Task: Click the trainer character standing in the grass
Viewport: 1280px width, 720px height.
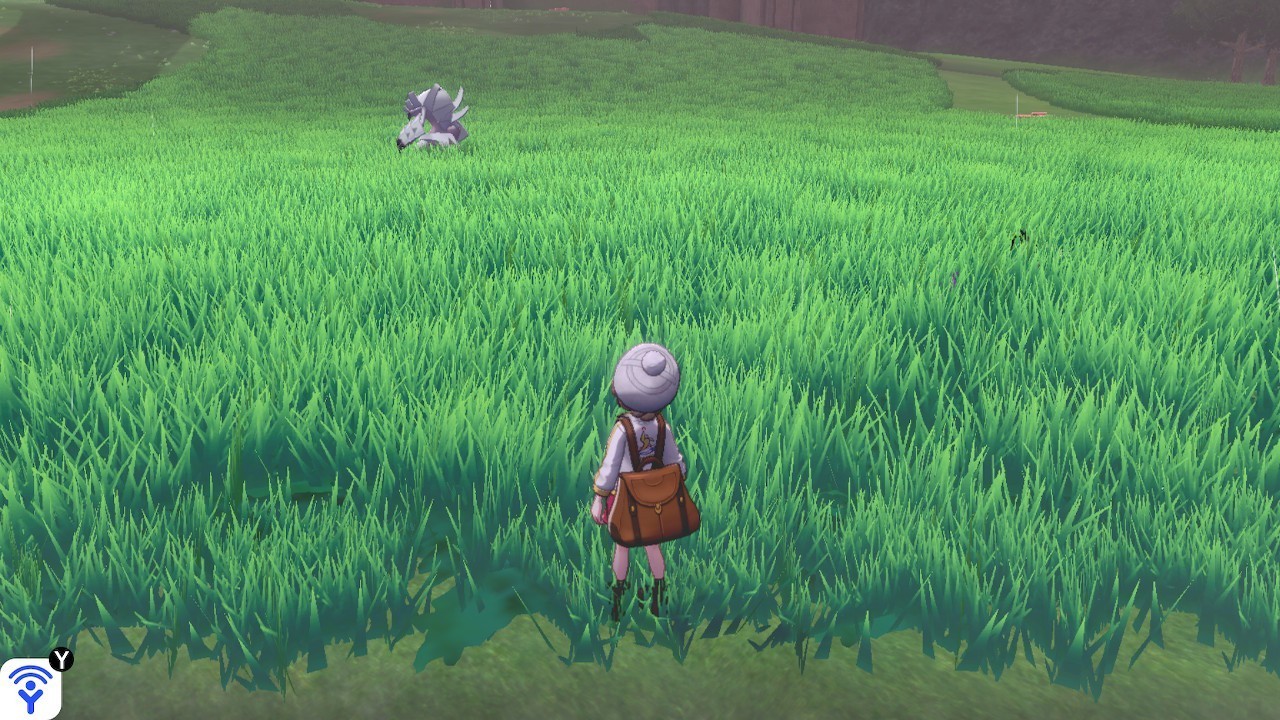Action: point(645,470)
